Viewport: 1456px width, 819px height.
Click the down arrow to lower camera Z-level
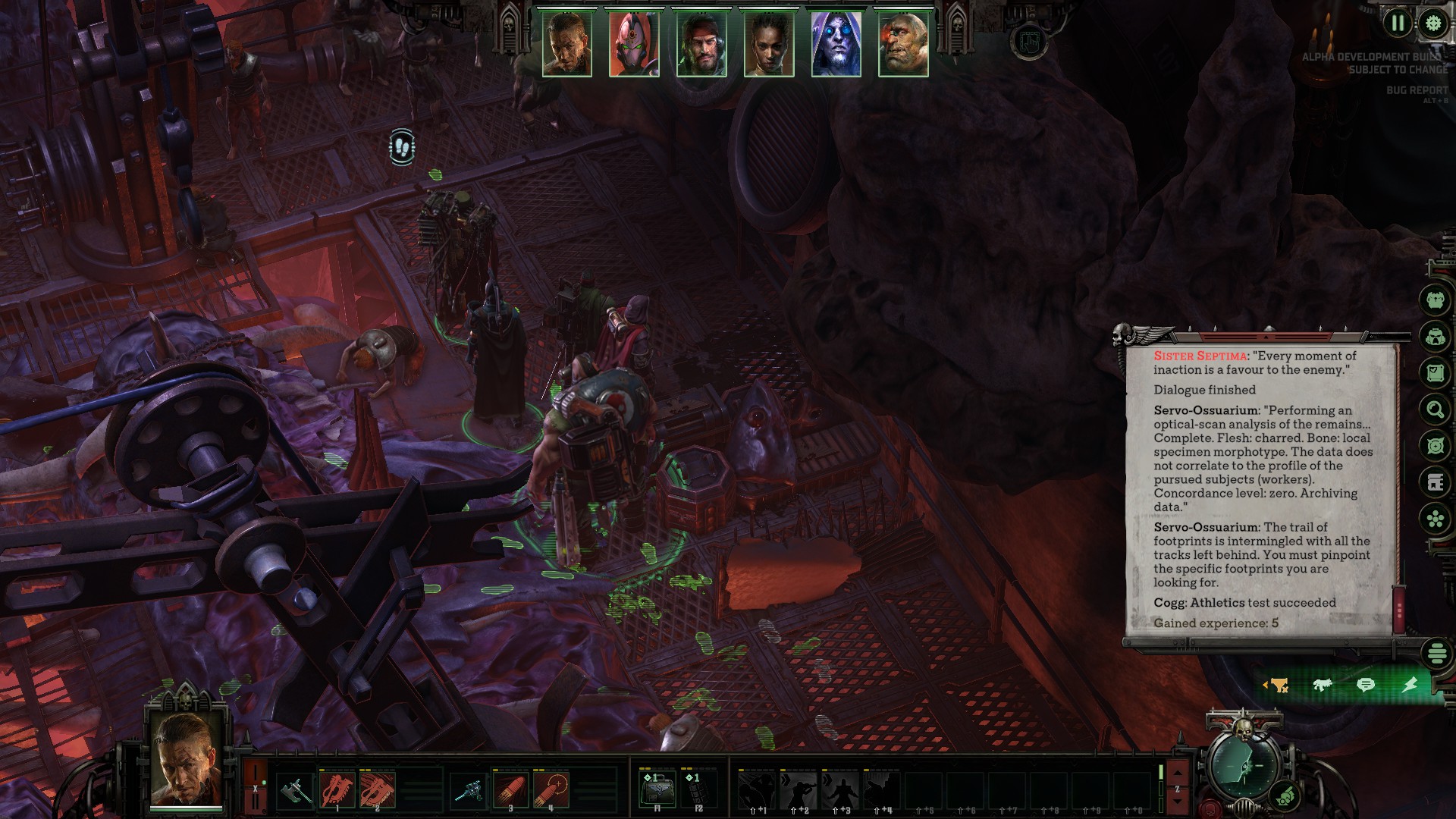pyautogui.click(x=1178, y=802)
